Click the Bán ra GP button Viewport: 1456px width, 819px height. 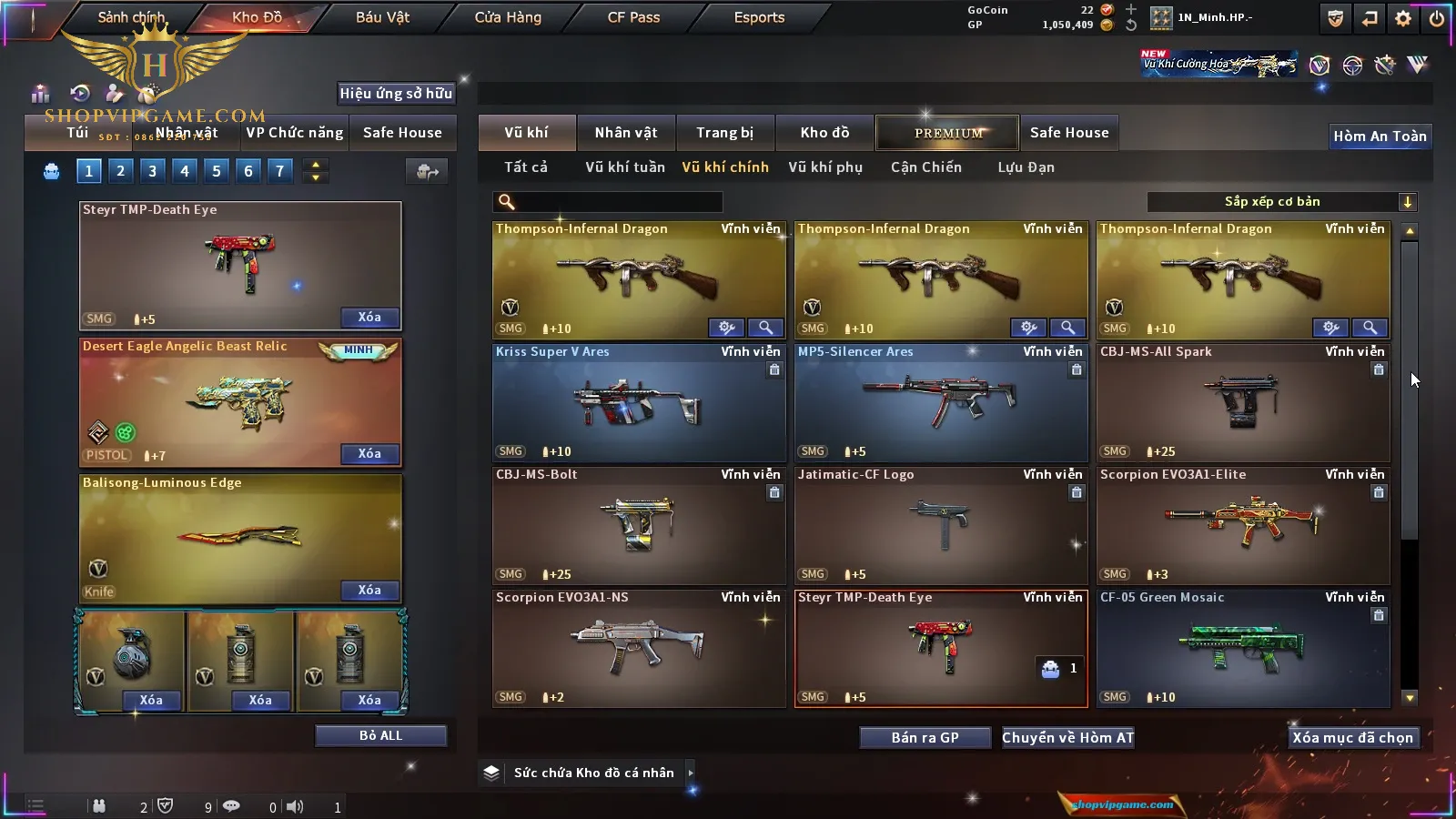[925, 738]
